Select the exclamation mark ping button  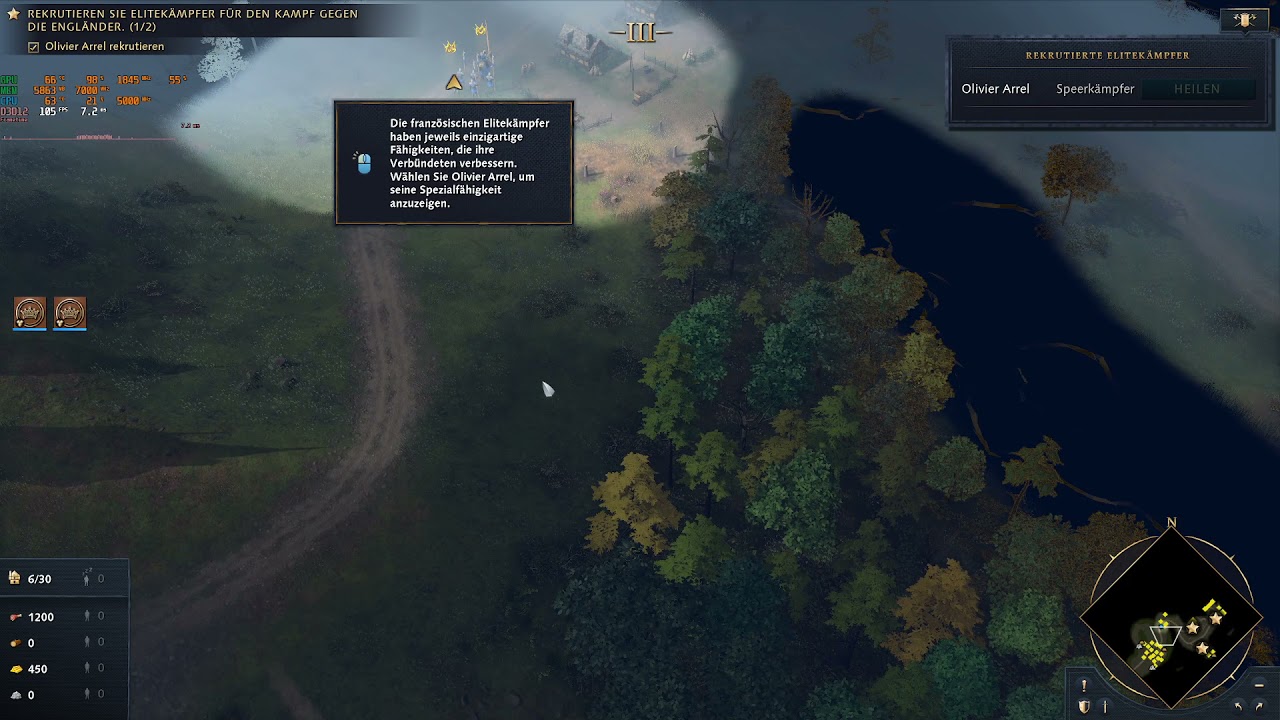click(x=1084, y=686)
